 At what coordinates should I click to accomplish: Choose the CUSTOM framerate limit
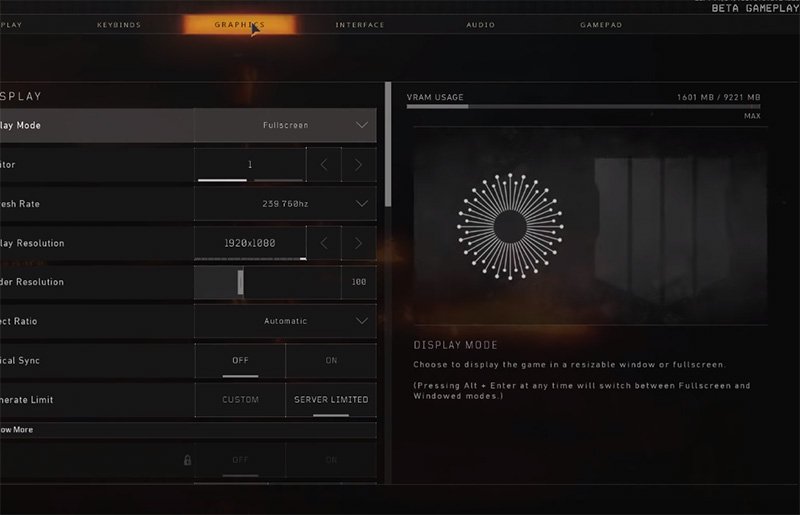(x=240, y=400)
